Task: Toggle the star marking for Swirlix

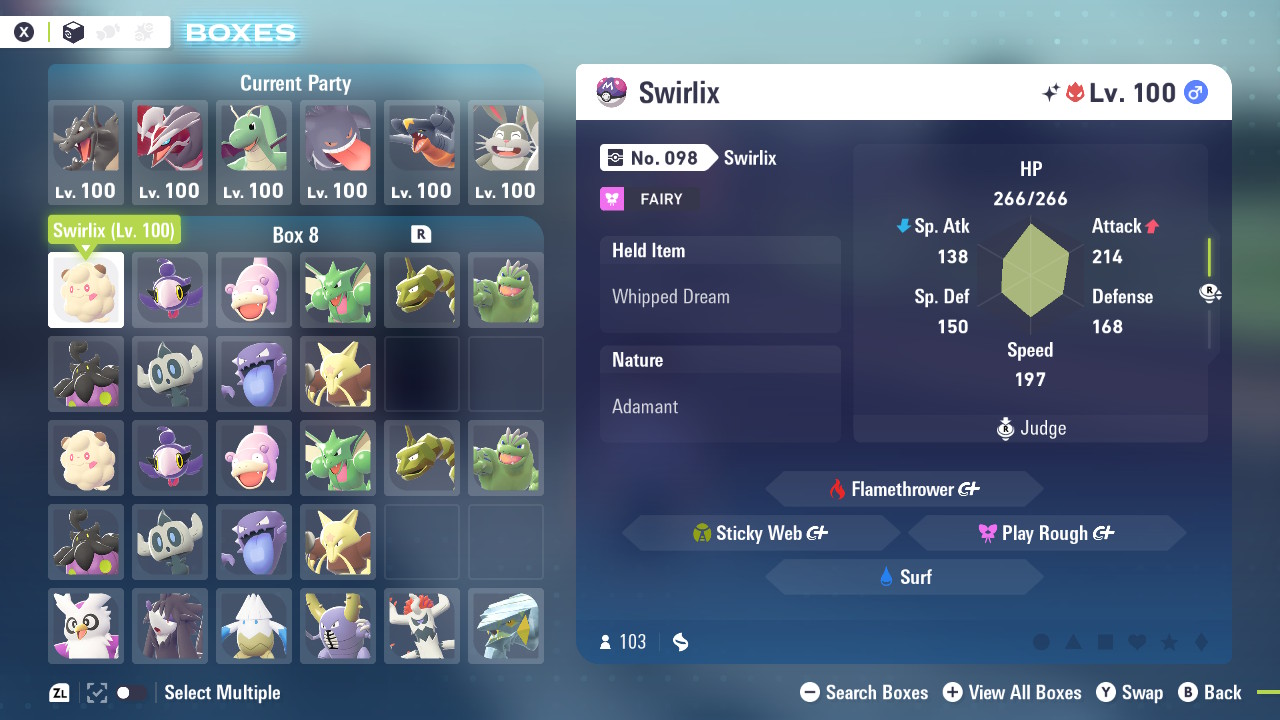Action: [1169, 642]
